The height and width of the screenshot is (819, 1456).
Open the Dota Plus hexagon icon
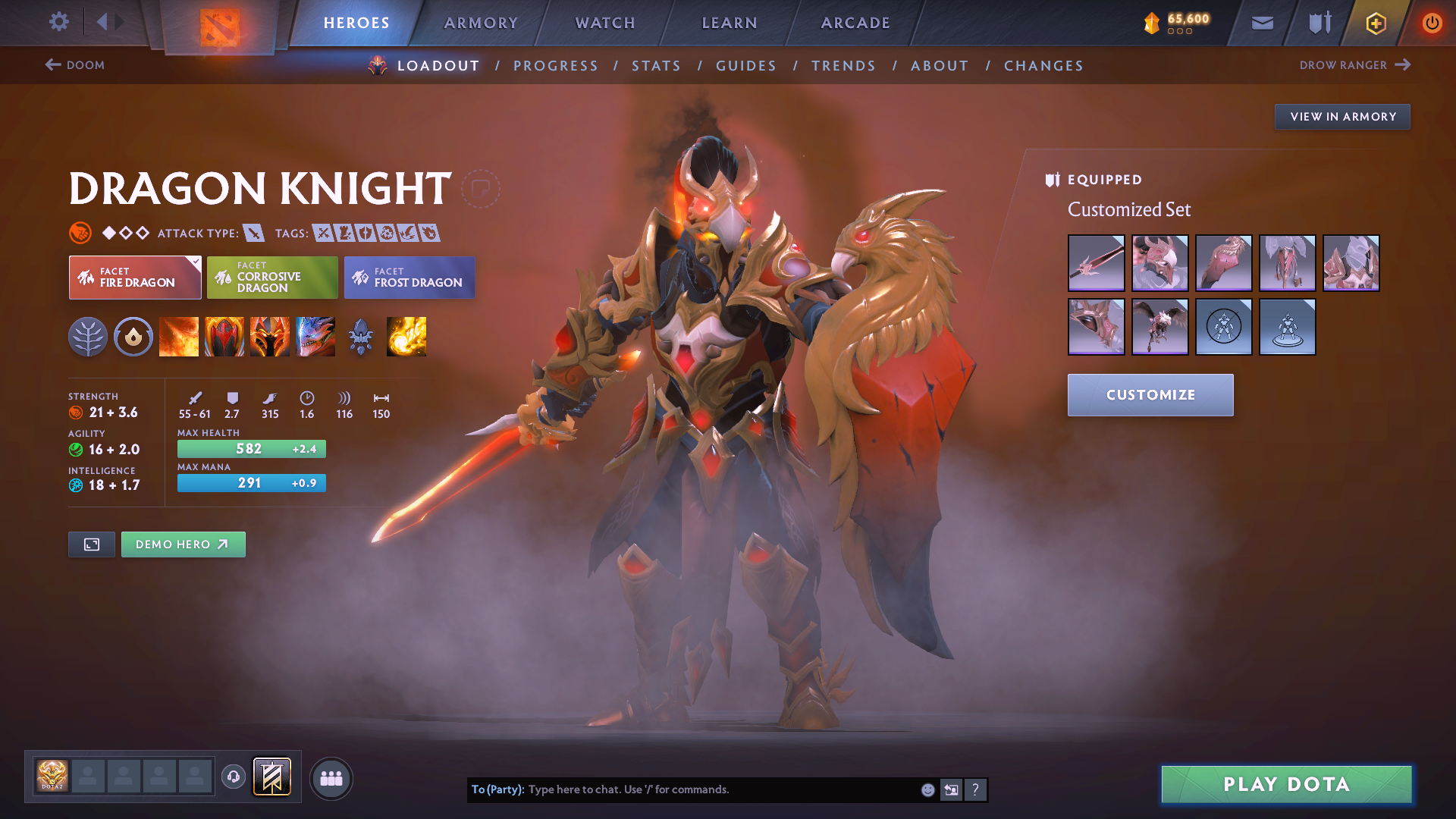point(1375,23)
